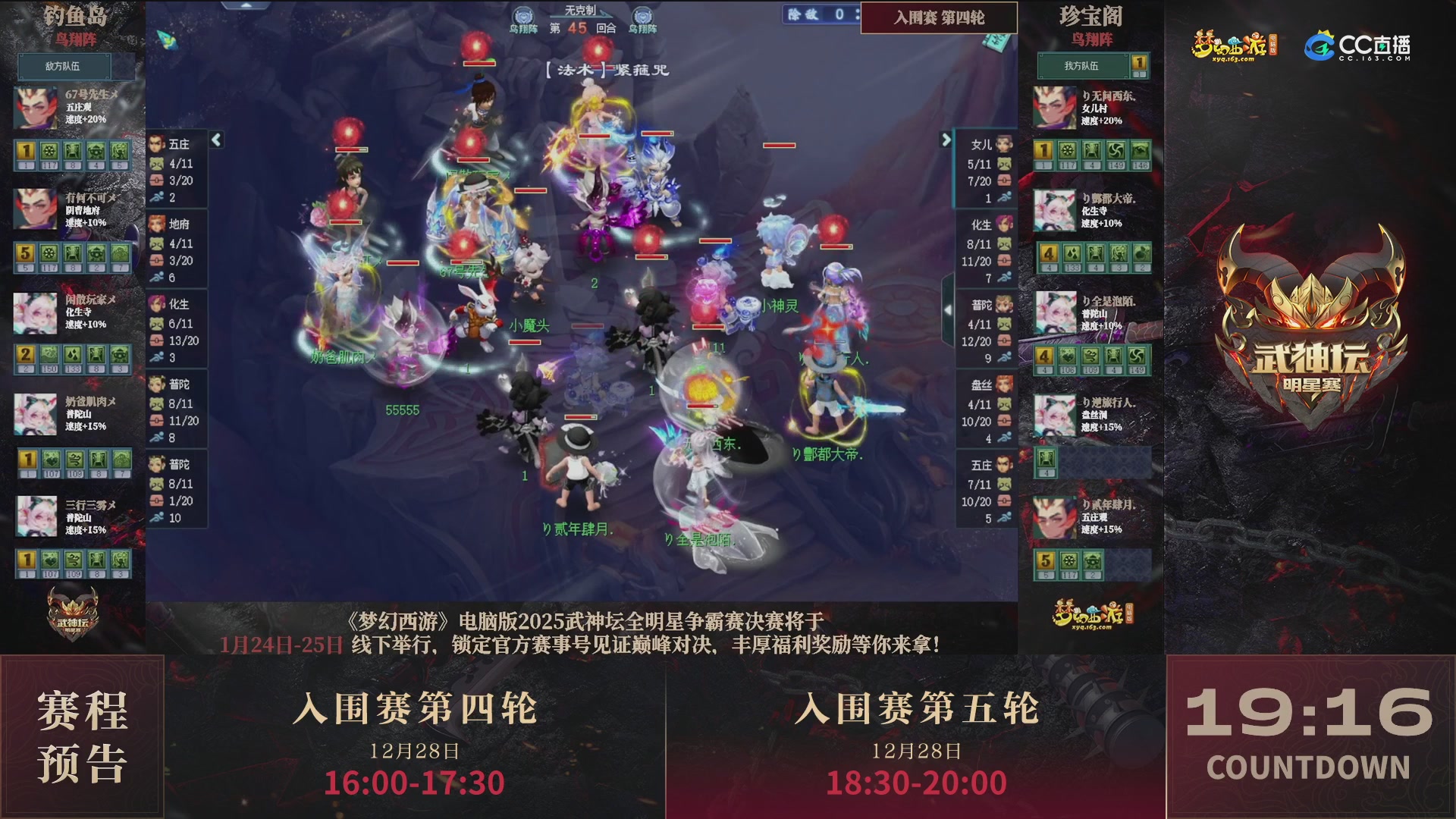Collapse the left character roster panel
This screenshot has width=1456, height=819.
[216, 139]
